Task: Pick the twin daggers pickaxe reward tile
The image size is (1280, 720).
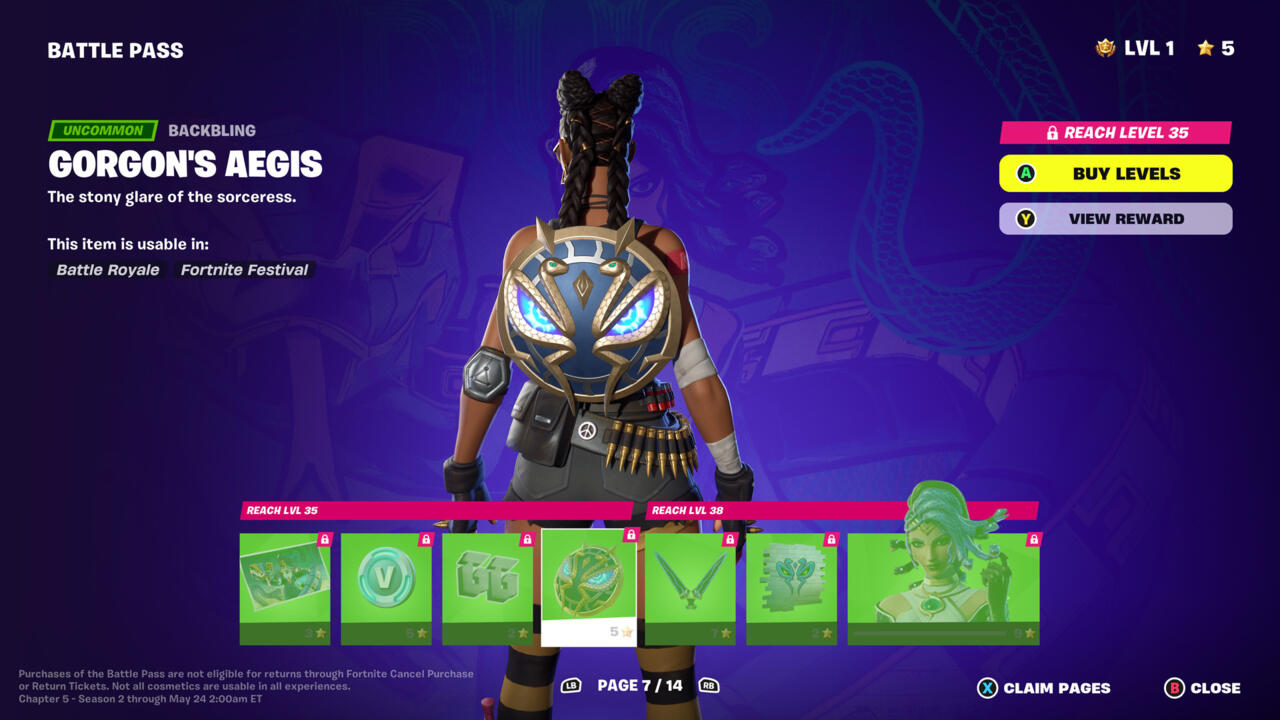Action: [x=690, y=588]
